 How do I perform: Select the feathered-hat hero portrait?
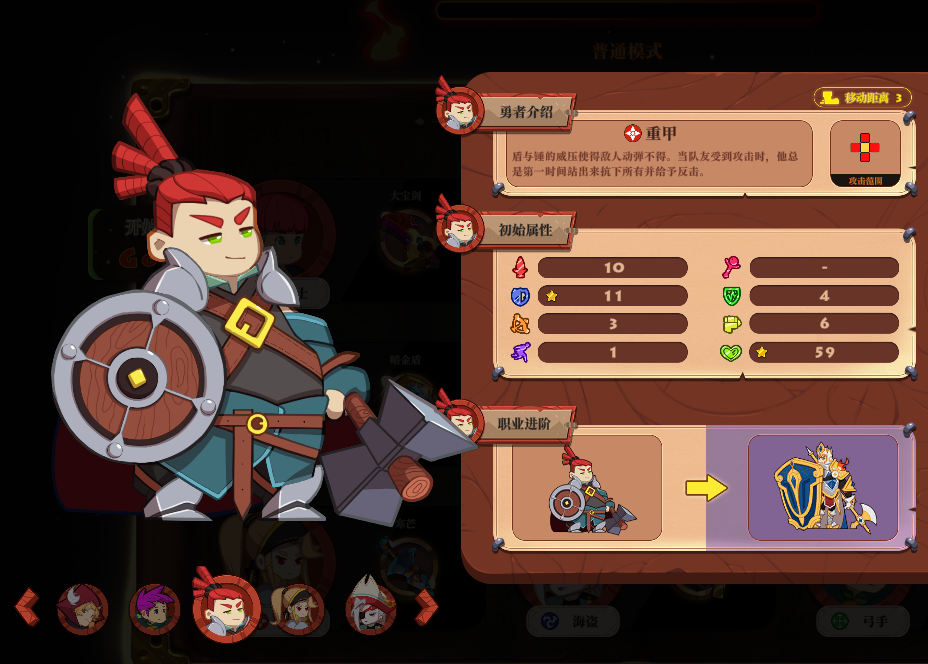tap(82, 609)
